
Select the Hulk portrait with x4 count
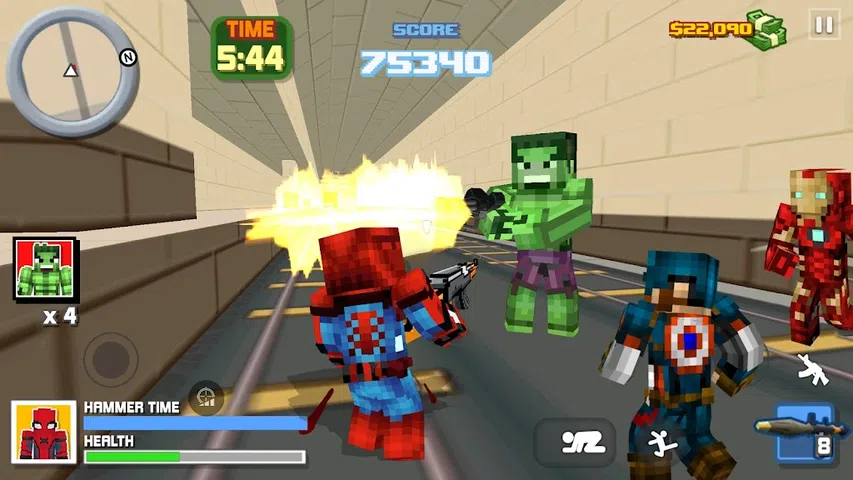(x=44, y=269)
